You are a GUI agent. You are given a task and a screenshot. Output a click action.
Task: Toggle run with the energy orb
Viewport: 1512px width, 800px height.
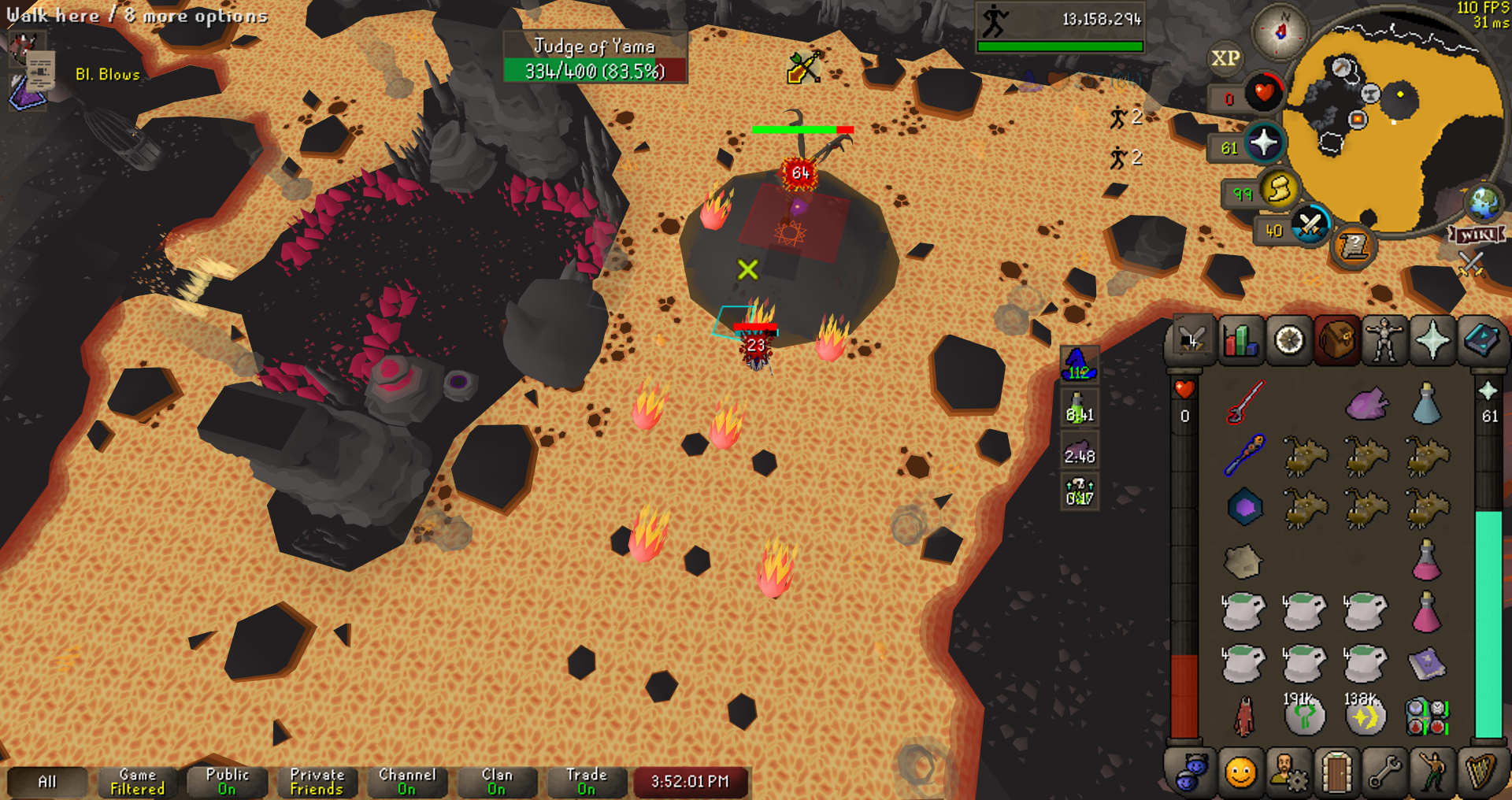tap(1280, 189)
